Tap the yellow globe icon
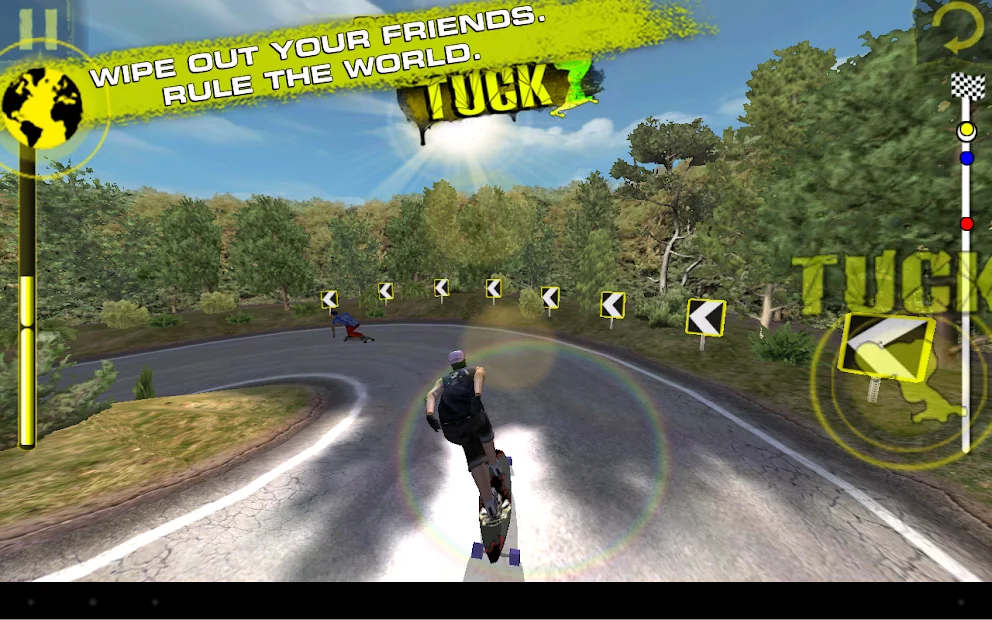Screen dimensions: 992x620 [40, 105]
